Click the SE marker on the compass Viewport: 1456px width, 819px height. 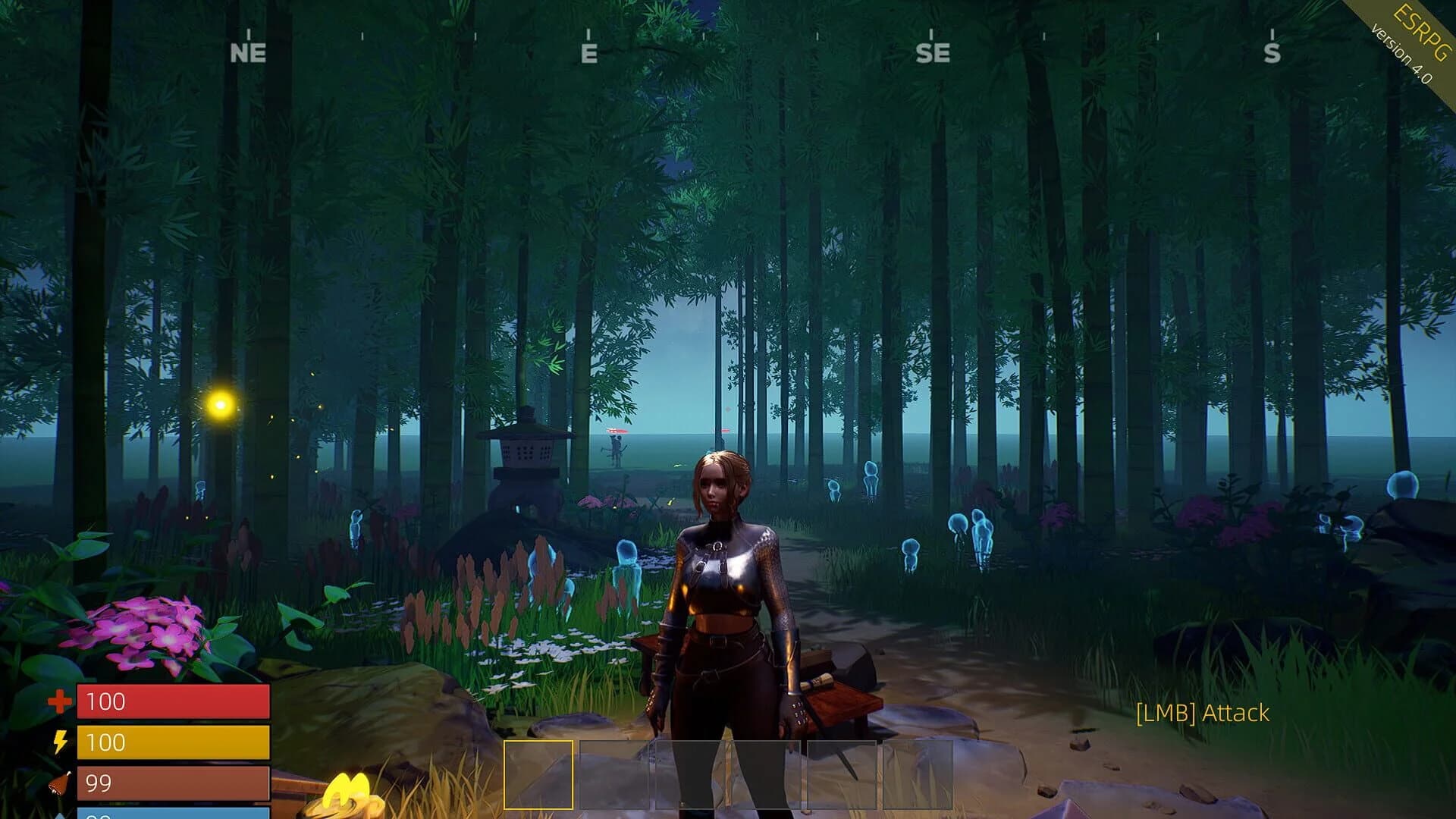tap(934, 53)
